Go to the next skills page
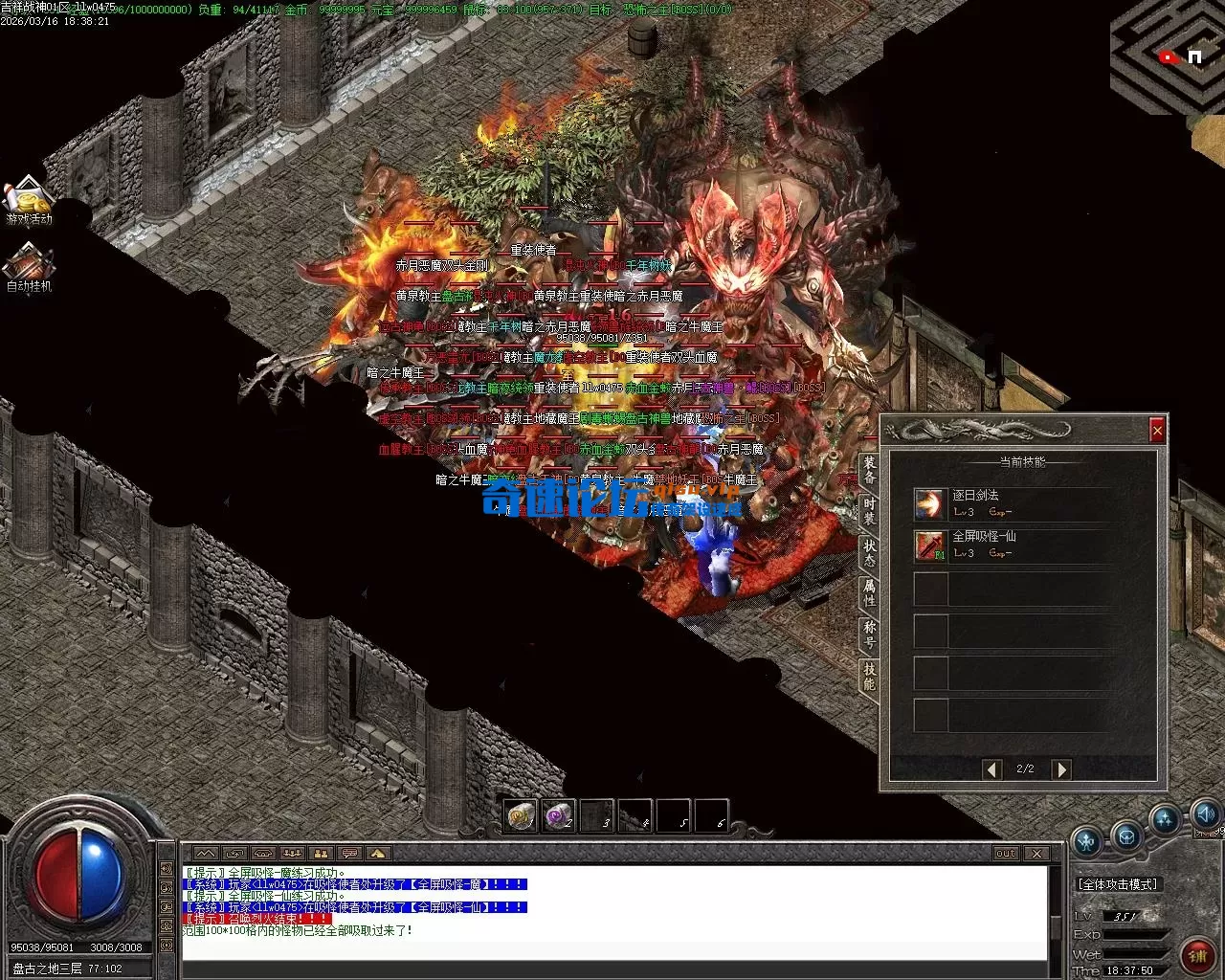The height and width of the screenshot is (980, 1225). (x=1060, y=768)
